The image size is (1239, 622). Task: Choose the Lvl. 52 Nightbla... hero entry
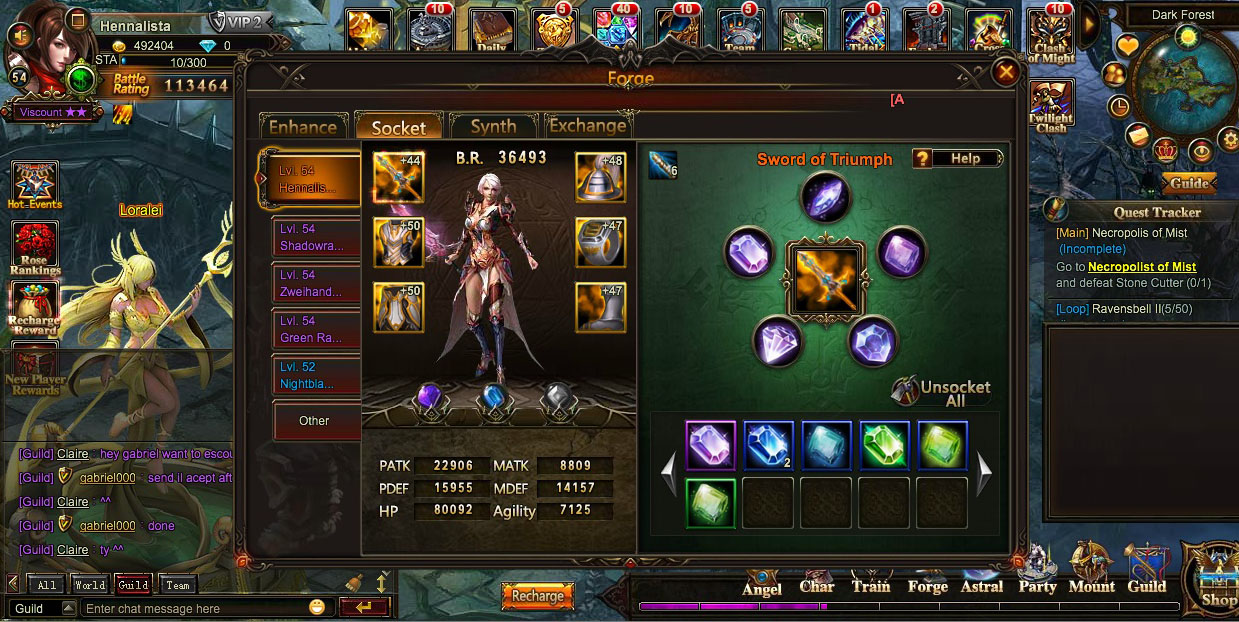316,375
